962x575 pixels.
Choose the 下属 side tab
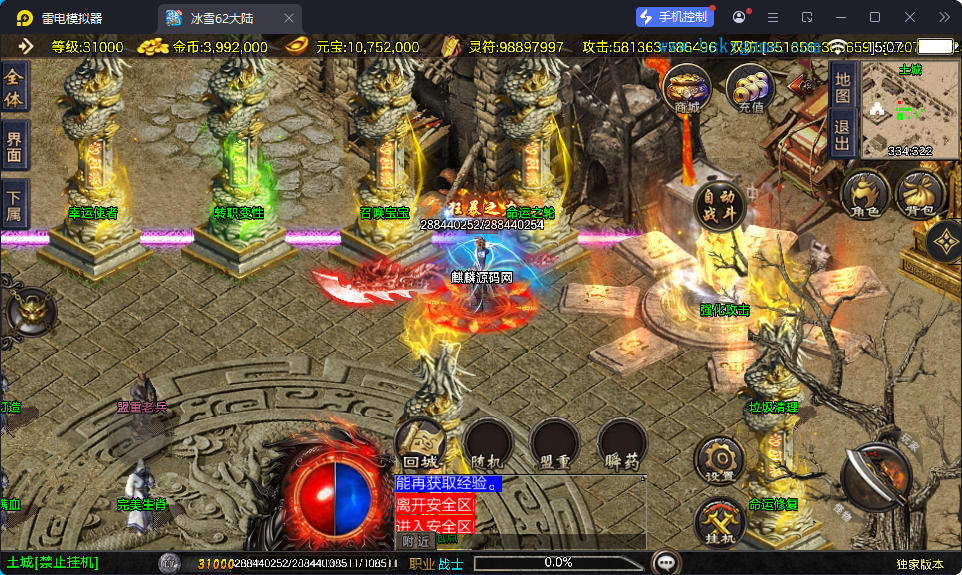pos(14,204)
